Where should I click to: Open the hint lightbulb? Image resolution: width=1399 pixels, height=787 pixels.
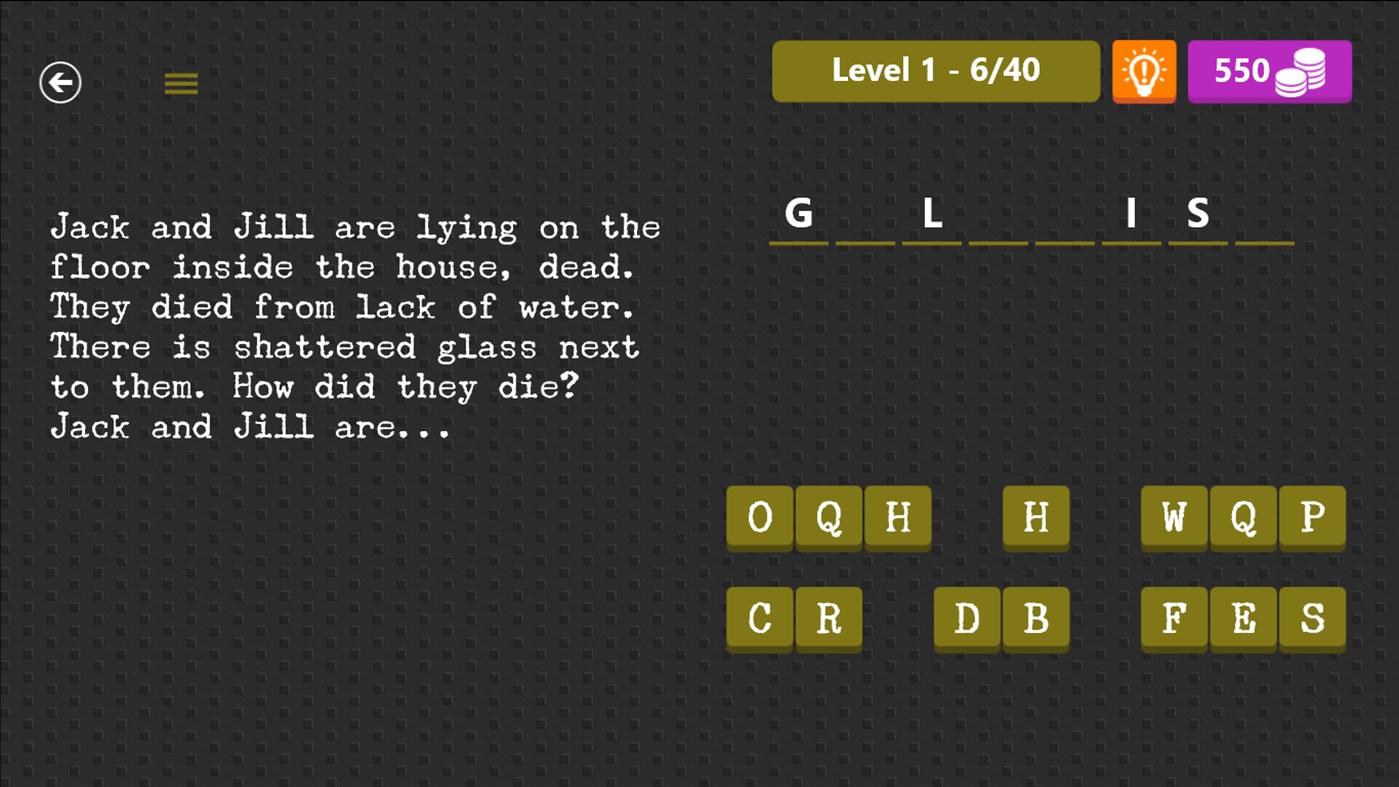(x=1143, y=71)
